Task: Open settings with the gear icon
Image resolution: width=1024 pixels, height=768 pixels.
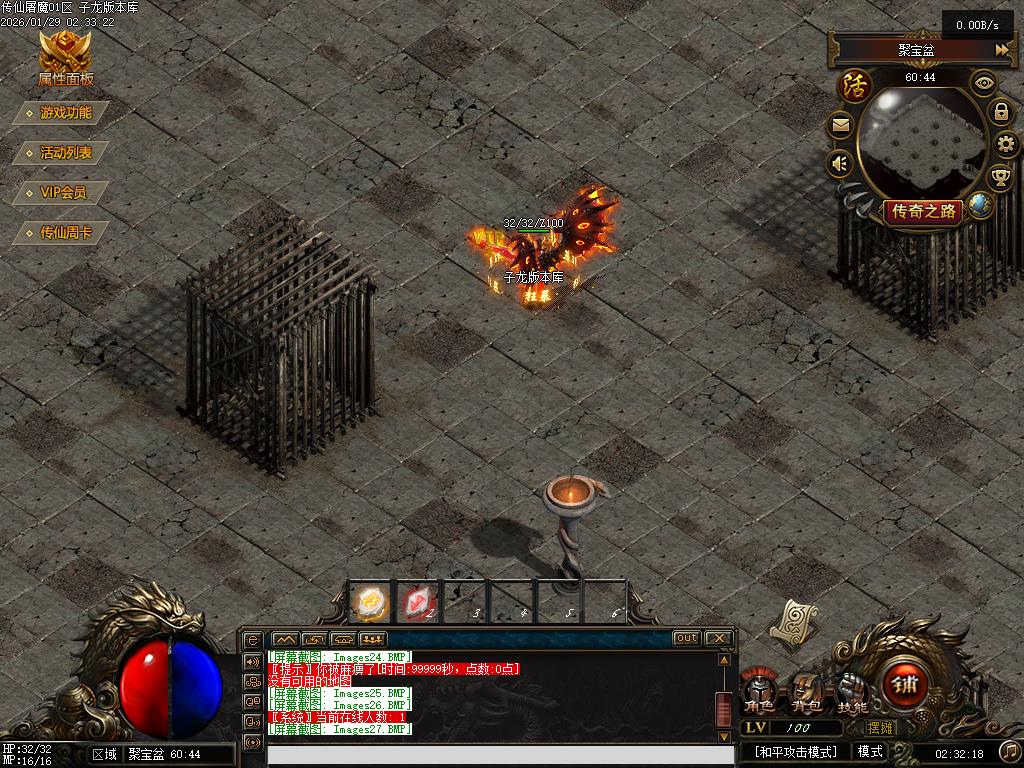Action: (1006, 144)
